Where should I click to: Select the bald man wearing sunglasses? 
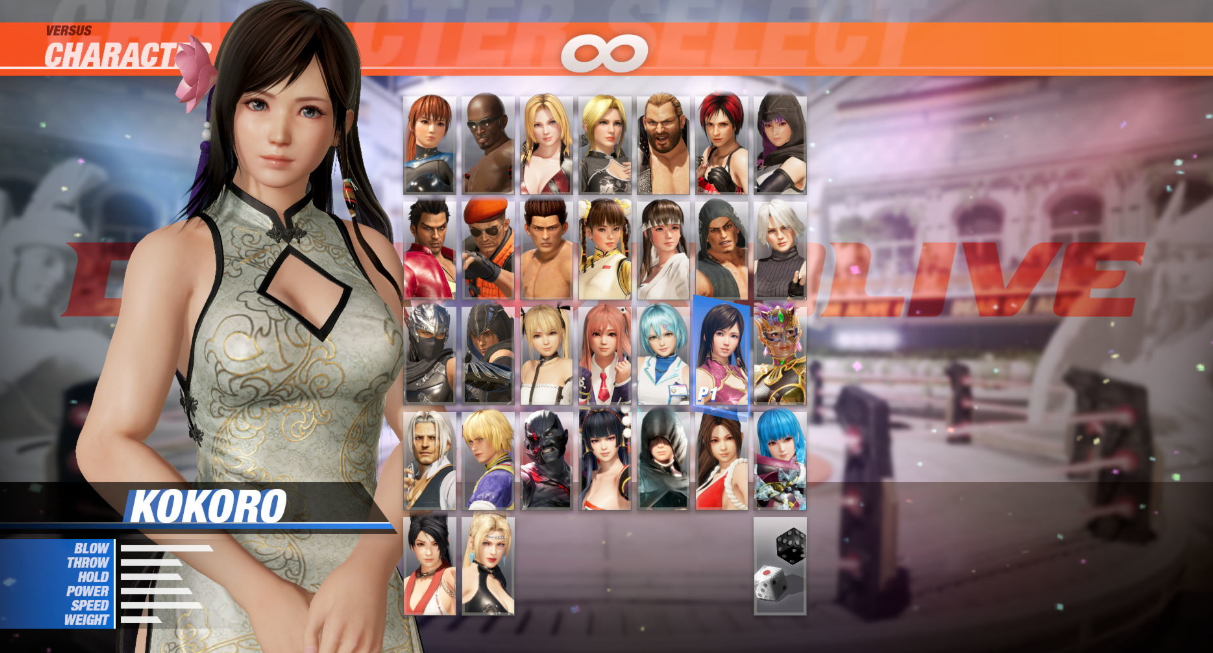point(488,144)
